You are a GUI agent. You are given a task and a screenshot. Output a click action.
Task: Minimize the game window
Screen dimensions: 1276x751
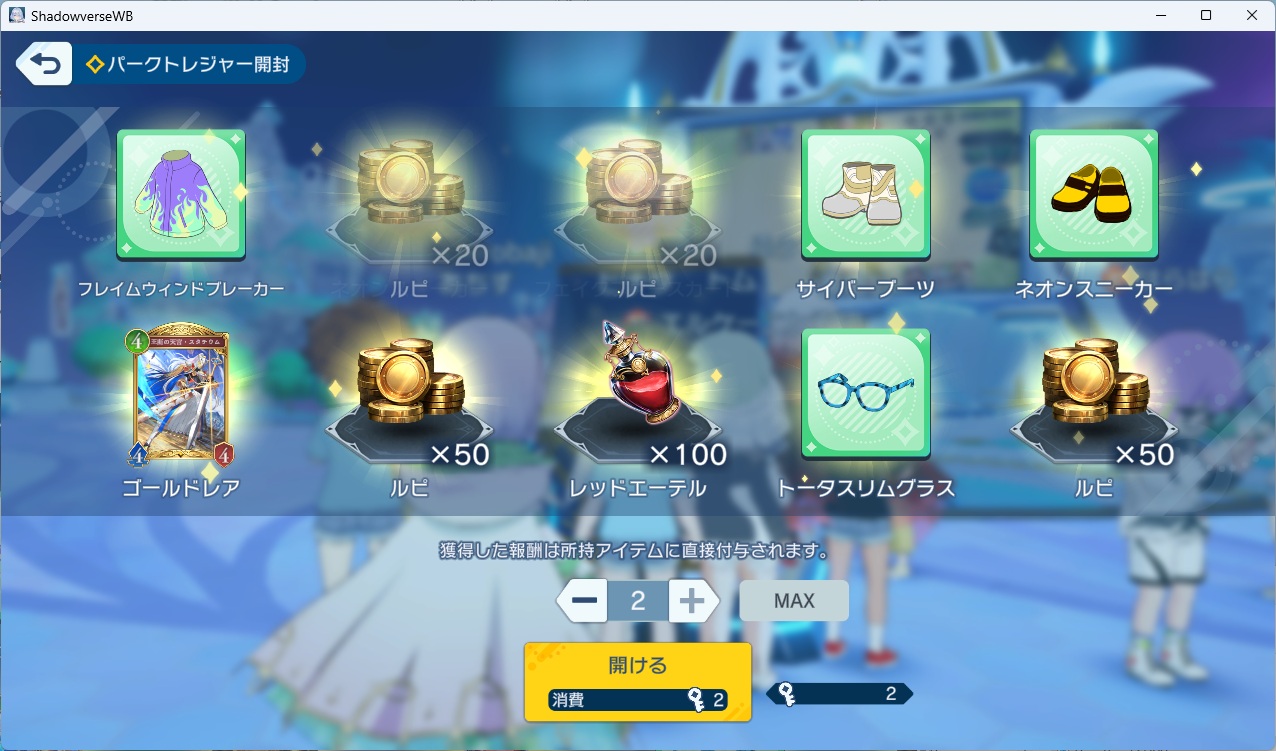pos(1160,15)
